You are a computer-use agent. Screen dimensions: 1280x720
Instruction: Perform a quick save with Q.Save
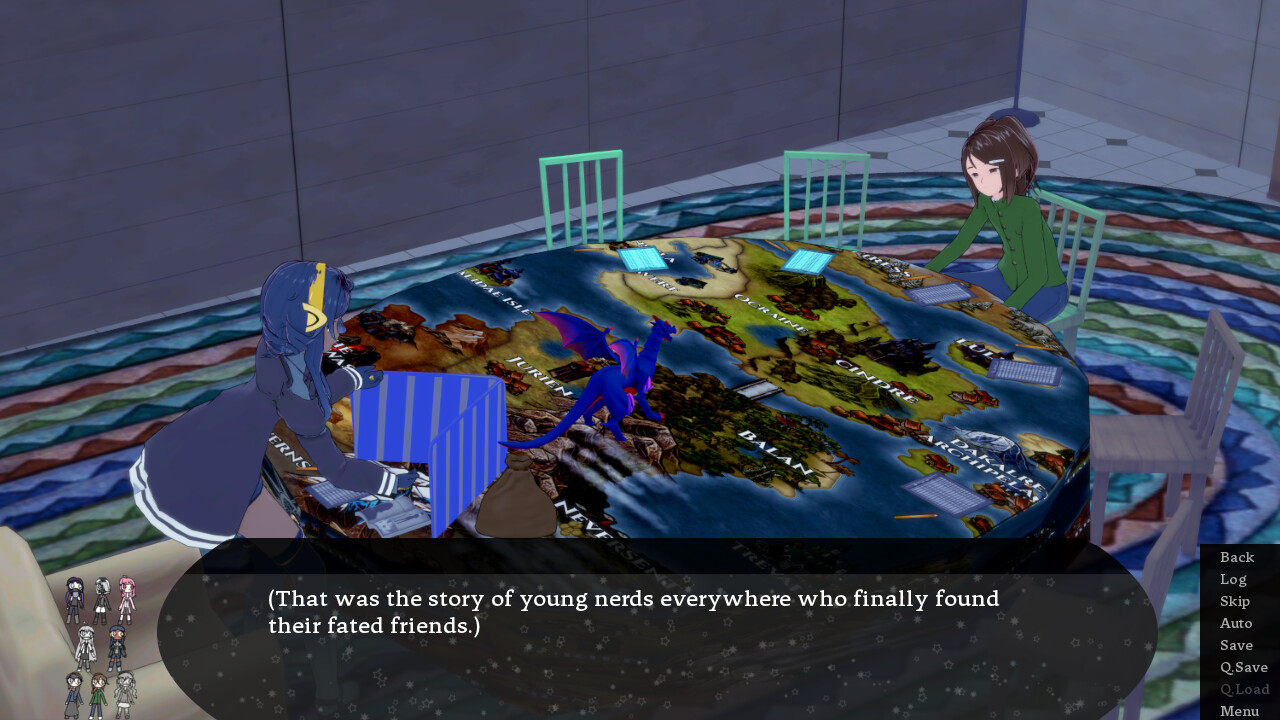[1243, 667]
